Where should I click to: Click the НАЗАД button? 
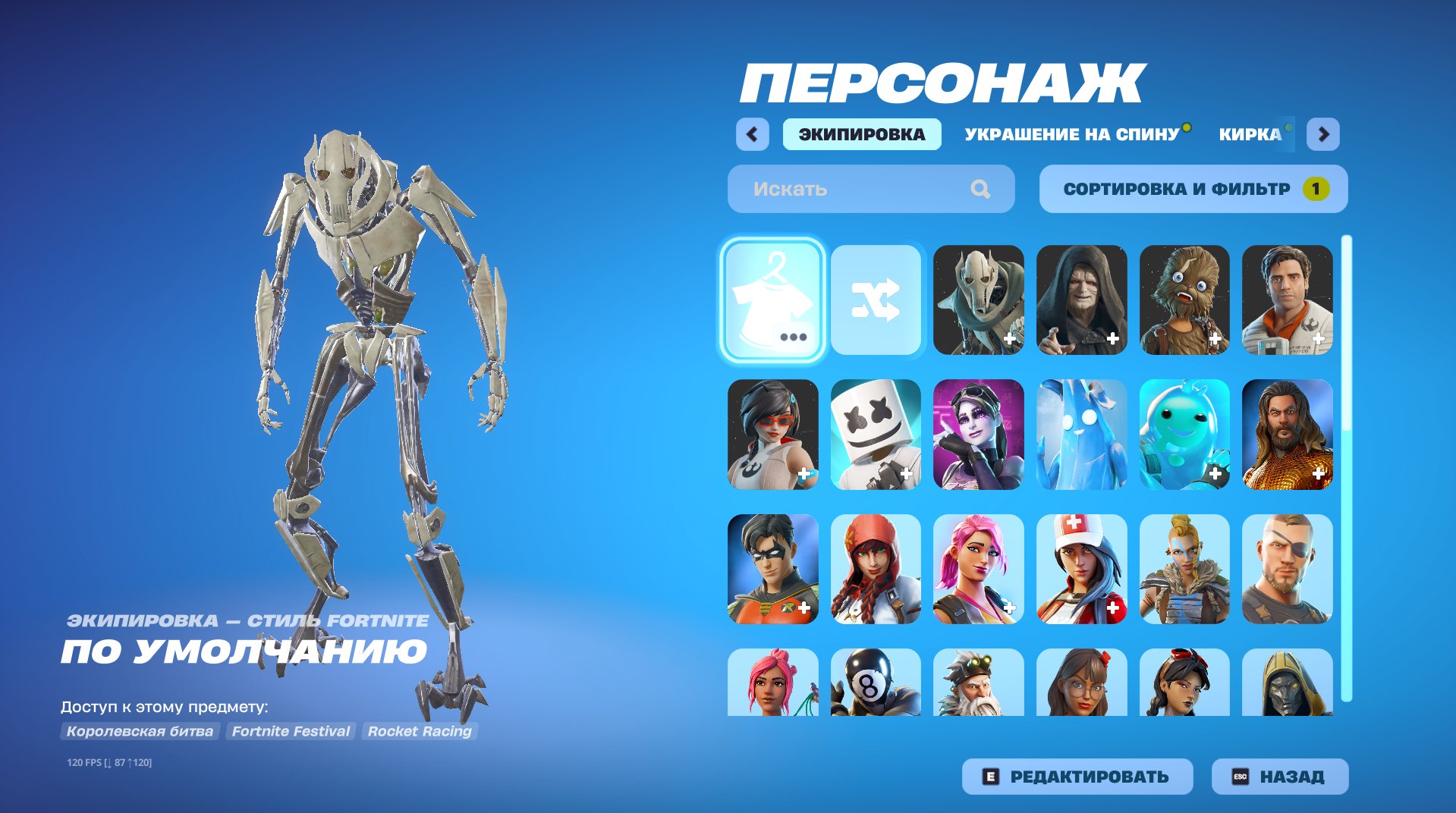(x=1278, y=776)
